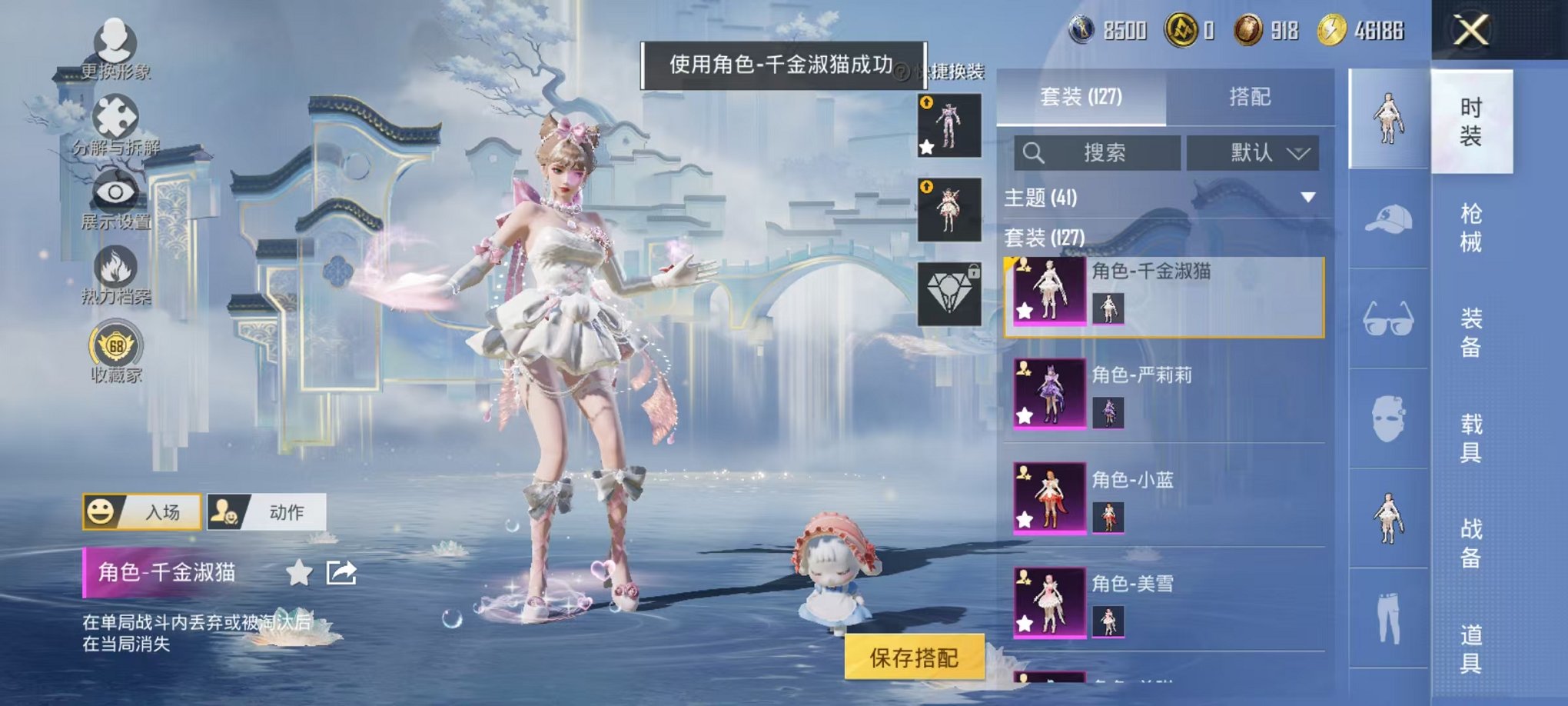Switch to the 搭配 tab
The width and height of the screenshot is (1568, 706).
1251,96
